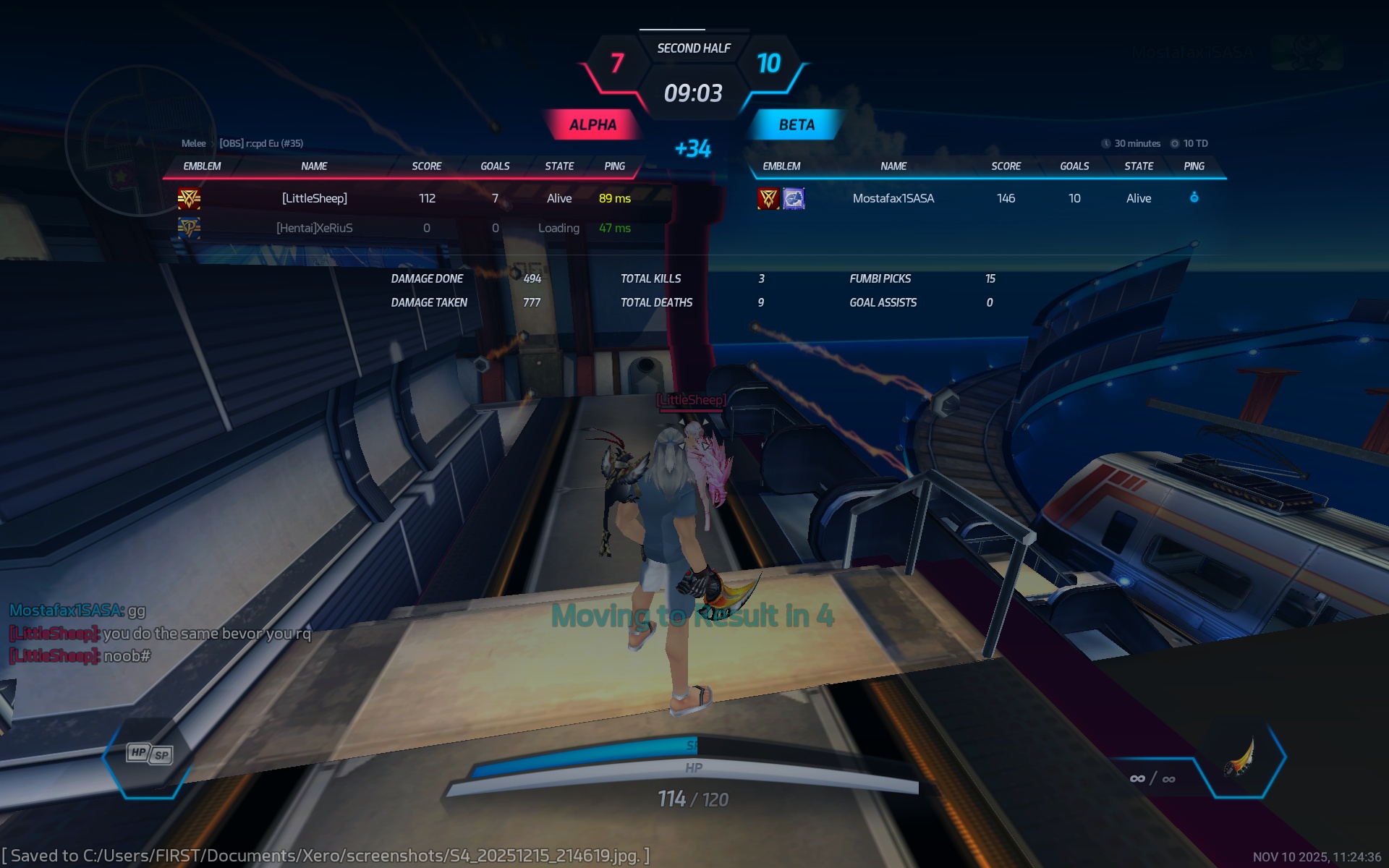Open the circular minimap
This screenshot has width=1389, height=868.
coord(140,140)
